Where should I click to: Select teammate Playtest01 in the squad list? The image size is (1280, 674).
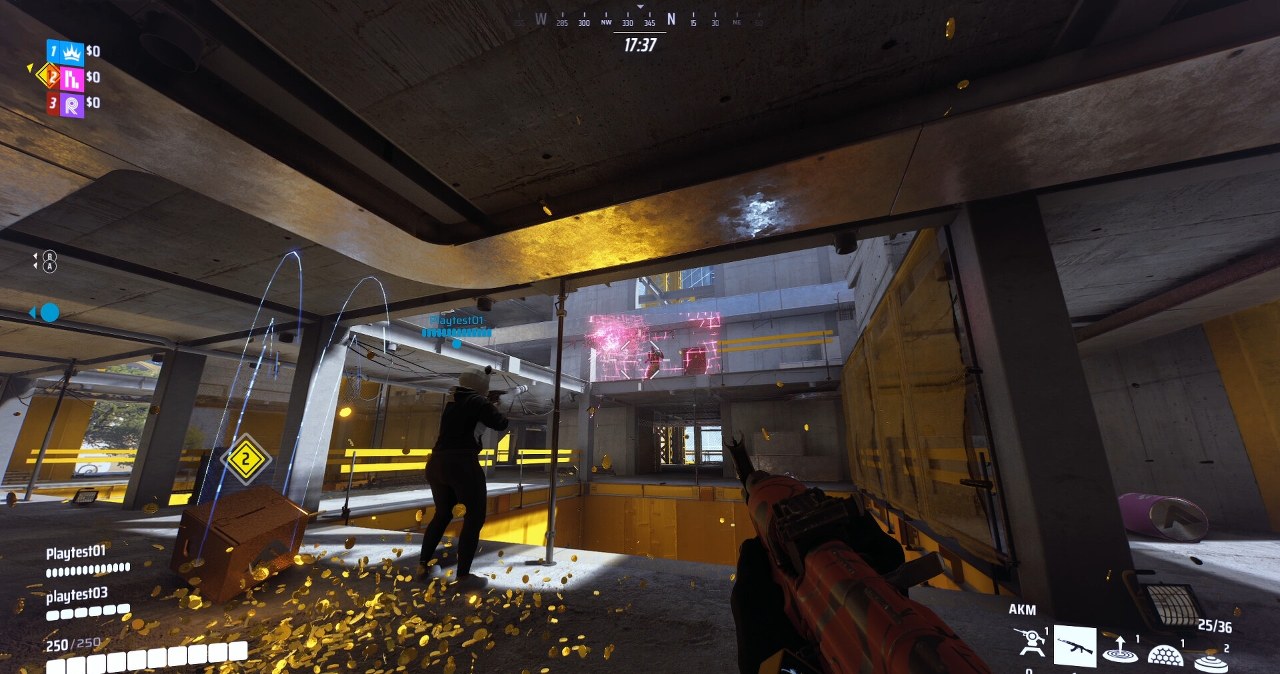76,552
